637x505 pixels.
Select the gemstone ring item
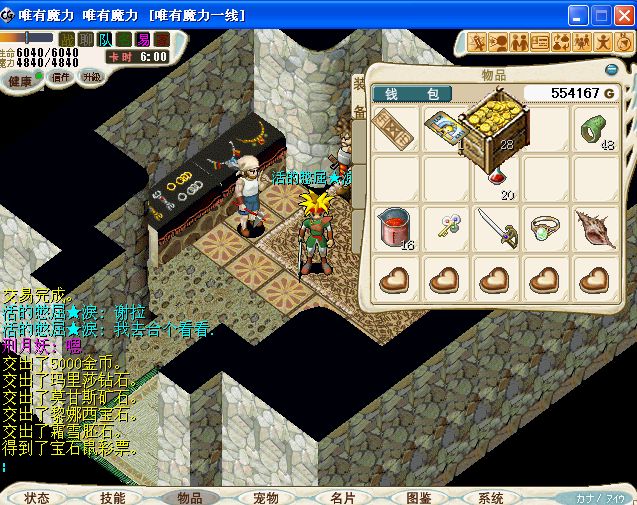pyautogui.click(x=546, y=227)
